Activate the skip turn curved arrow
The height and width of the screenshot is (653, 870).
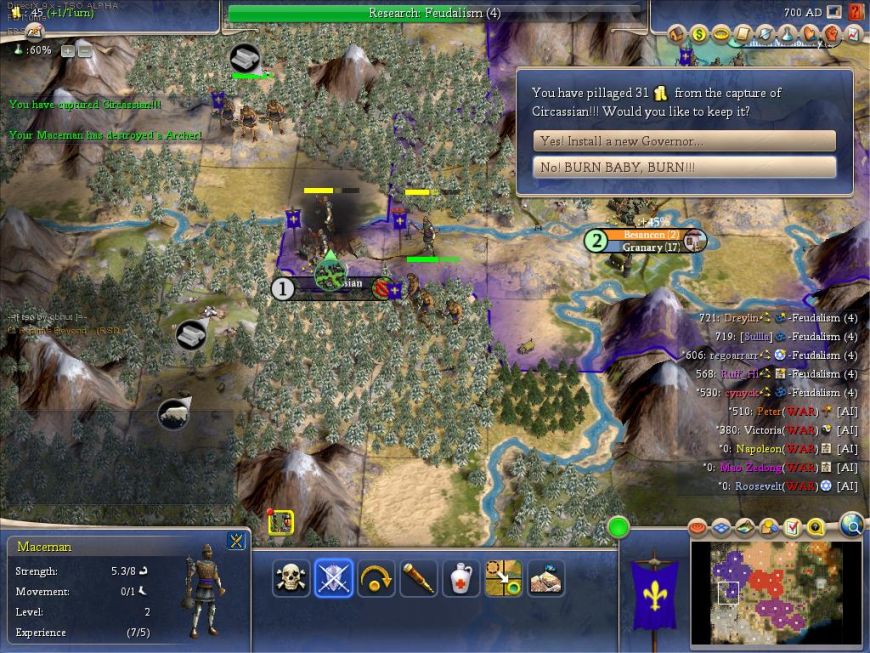pos(376,578)
